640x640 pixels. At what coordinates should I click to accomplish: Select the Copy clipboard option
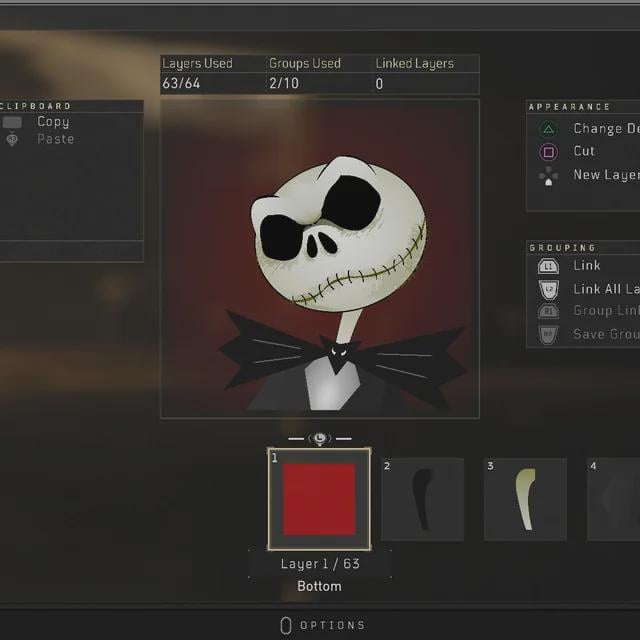tap(53, 122)
